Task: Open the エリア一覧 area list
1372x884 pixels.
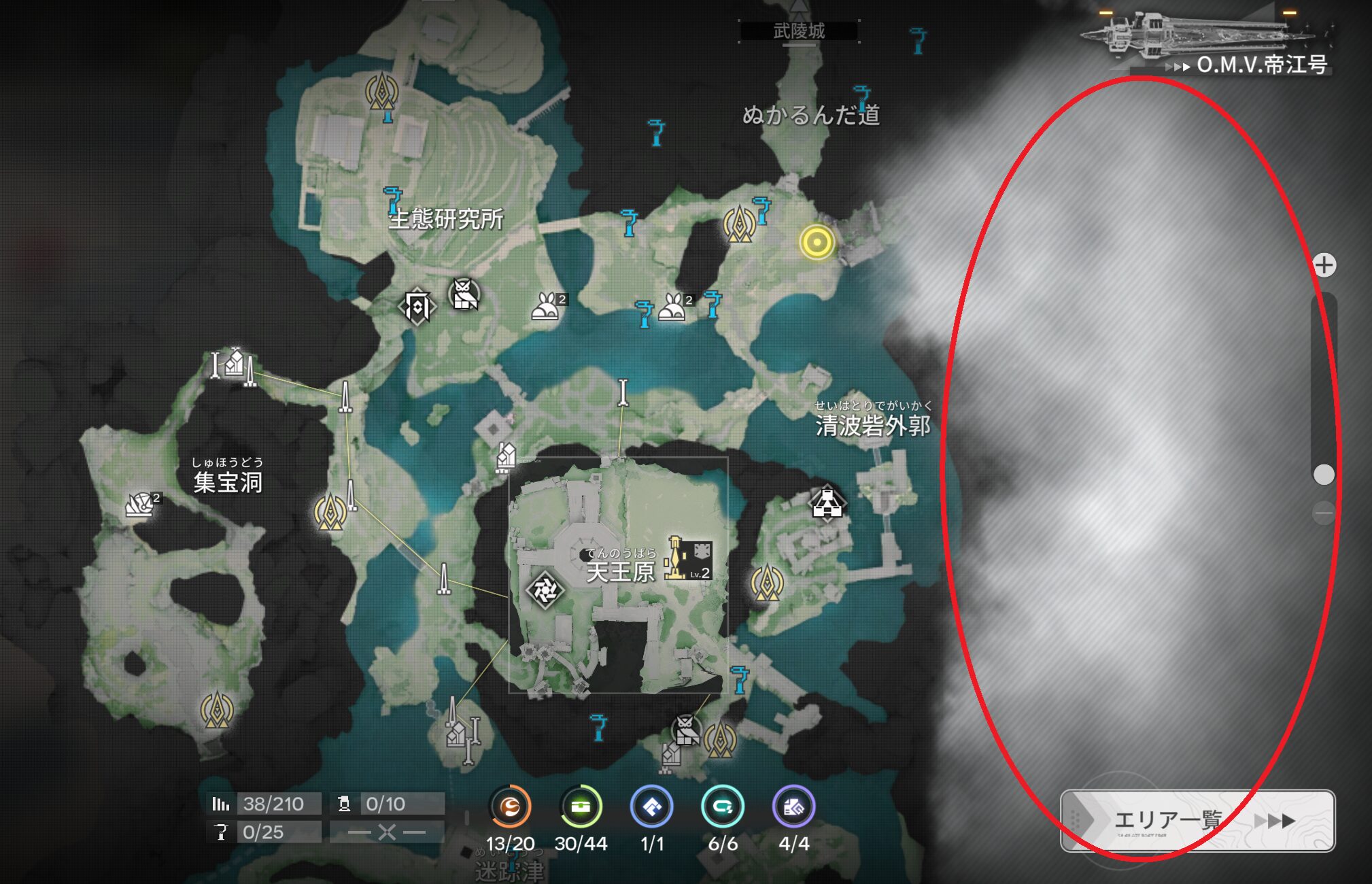Action: click(1197, 820)
